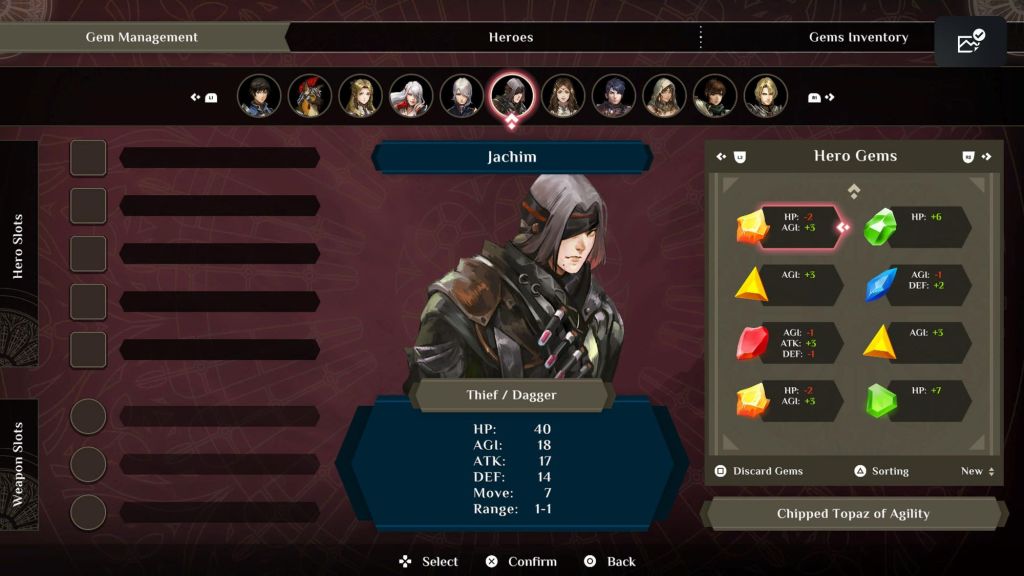This screenshot has width=1024, height=576.
Task: Change the gem sorting set to New
Action: [977, 471]
